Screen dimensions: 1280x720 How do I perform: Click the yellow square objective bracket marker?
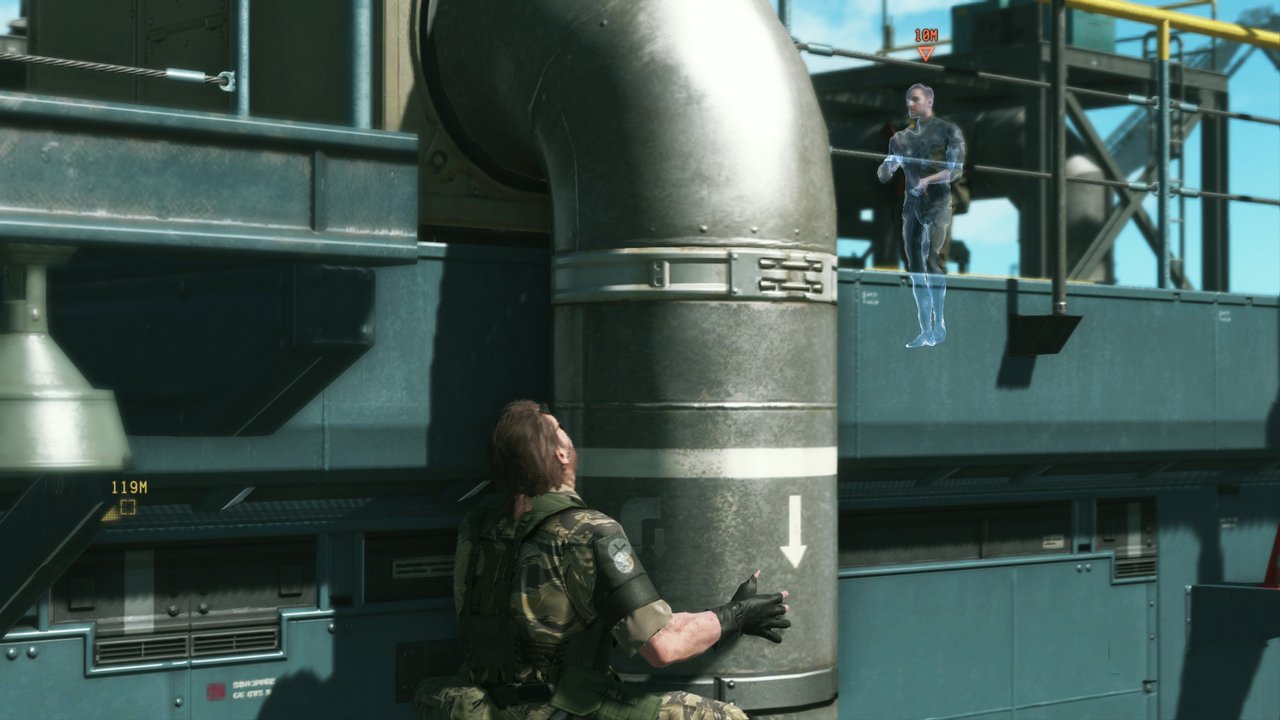[128, 506]
